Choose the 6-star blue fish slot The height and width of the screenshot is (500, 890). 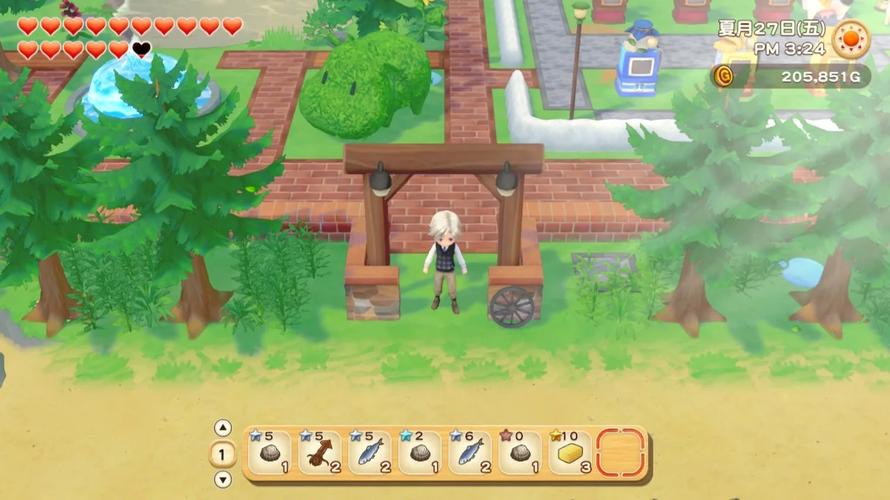coord(470,454)
